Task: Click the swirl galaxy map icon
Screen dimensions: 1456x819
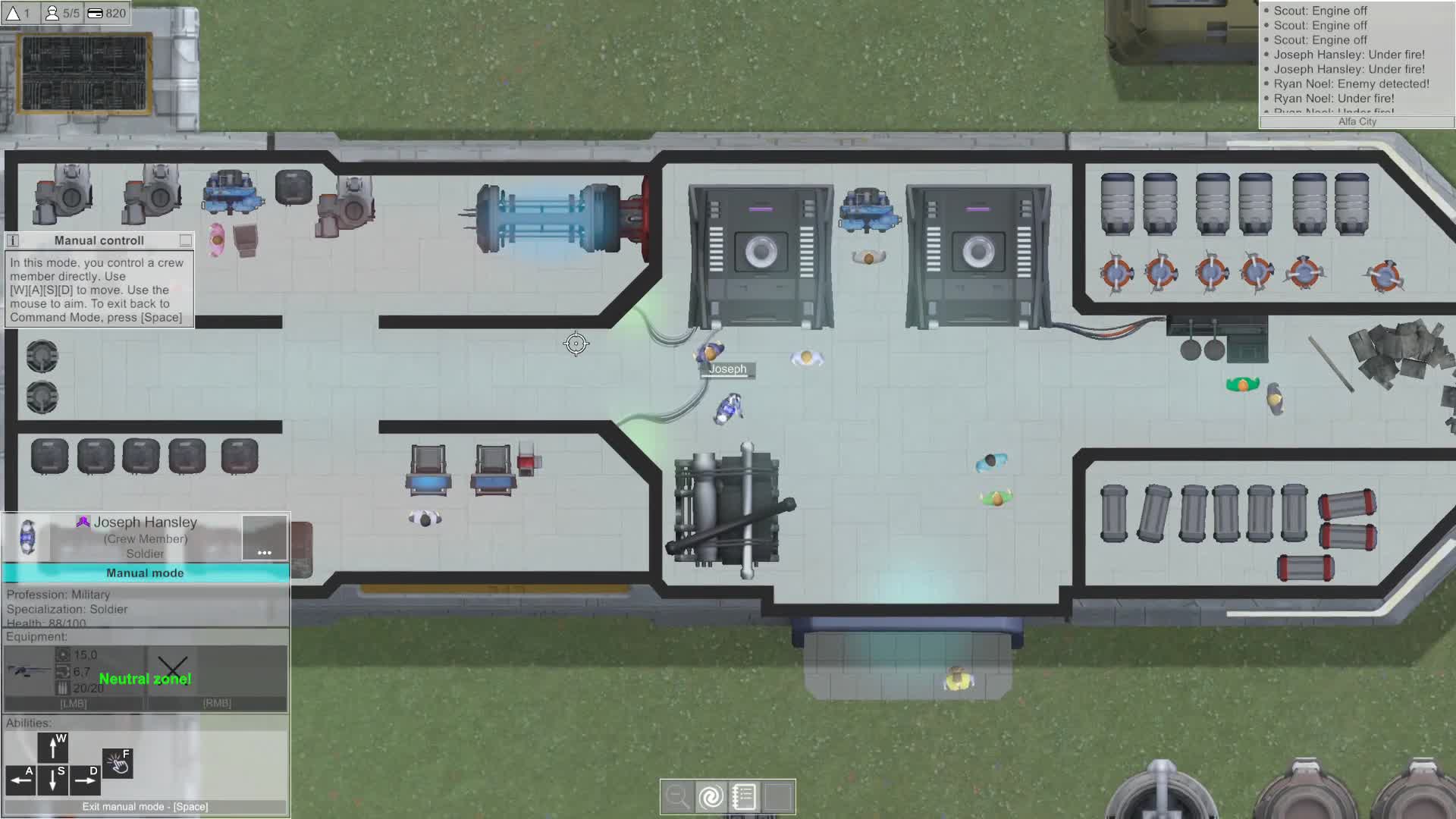Action: coord(711,796)
